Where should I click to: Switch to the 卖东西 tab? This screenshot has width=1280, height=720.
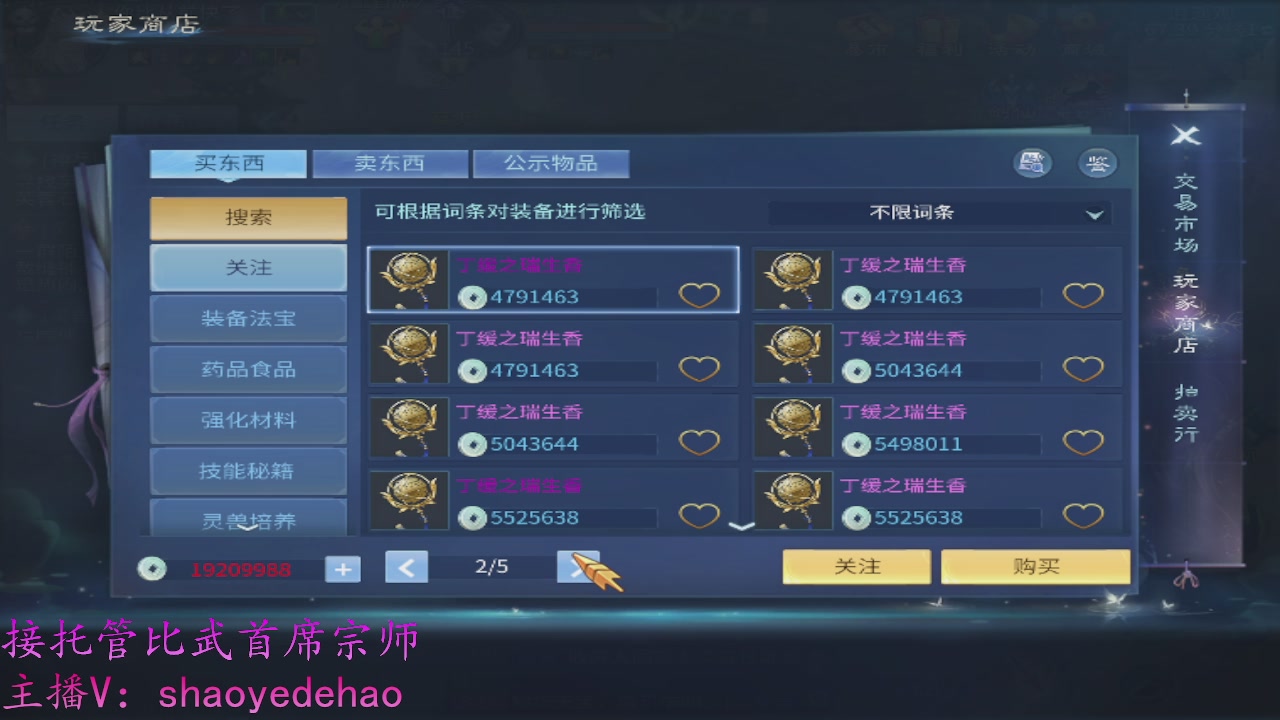pos(391,162)
